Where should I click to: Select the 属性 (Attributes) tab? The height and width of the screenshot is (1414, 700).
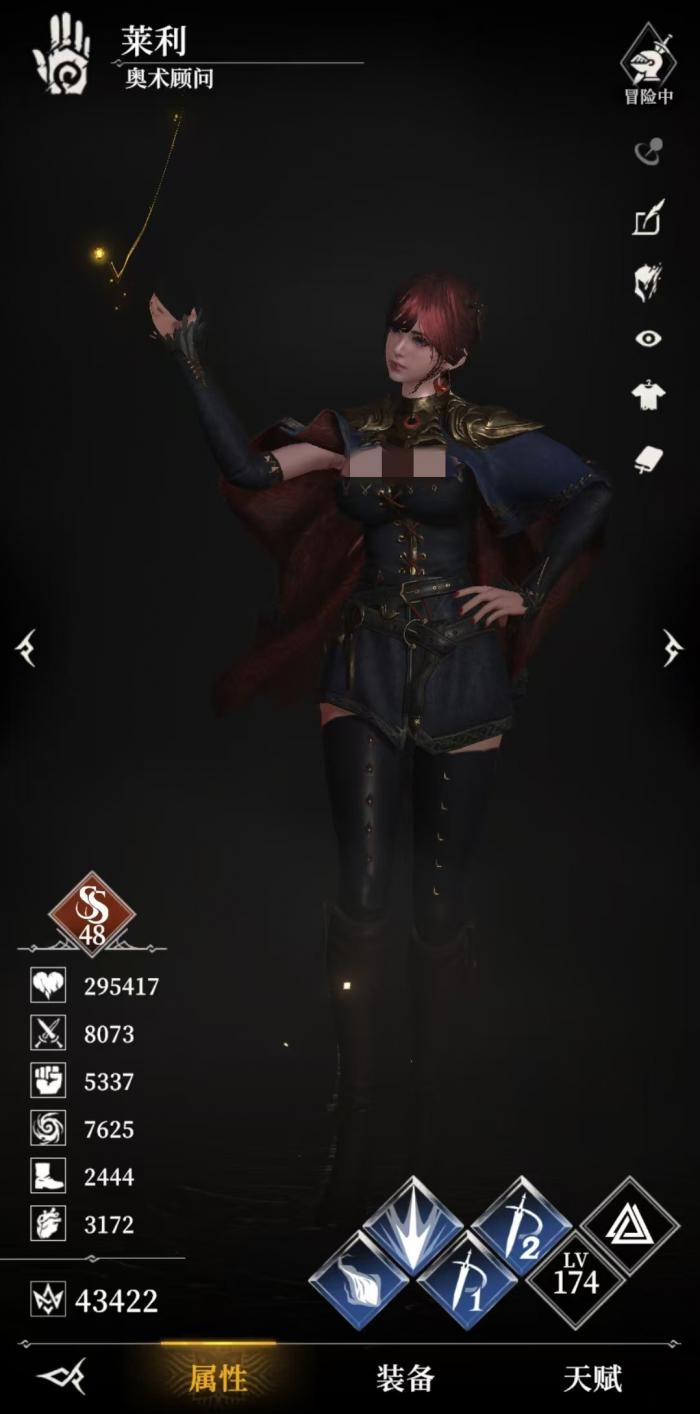(x=218, y=1379)
